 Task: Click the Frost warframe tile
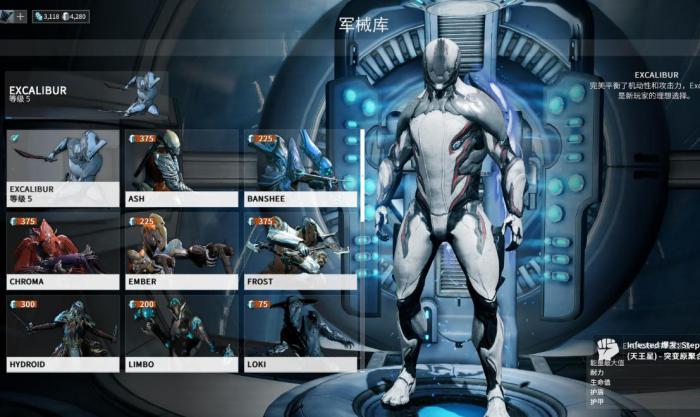pos(299,250)
